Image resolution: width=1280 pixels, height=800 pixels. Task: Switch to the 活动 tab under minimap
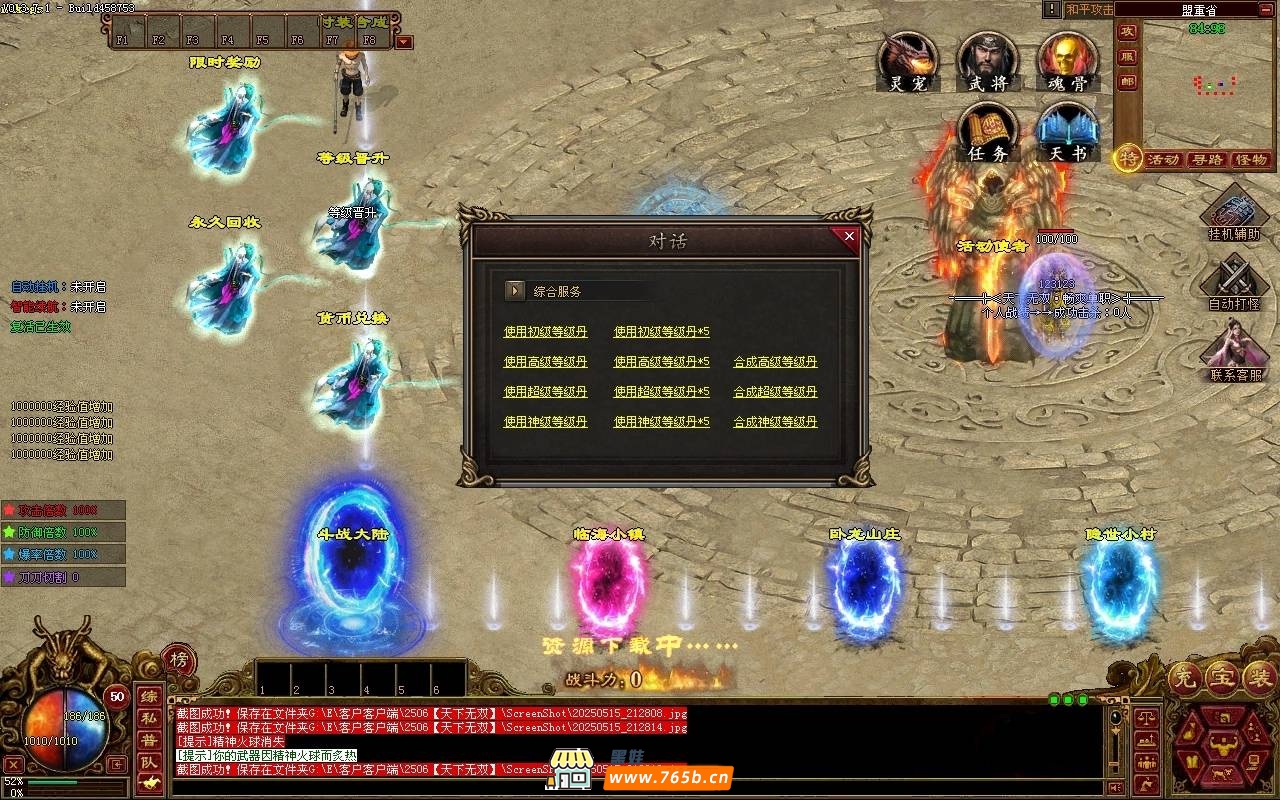point(1163,160)
